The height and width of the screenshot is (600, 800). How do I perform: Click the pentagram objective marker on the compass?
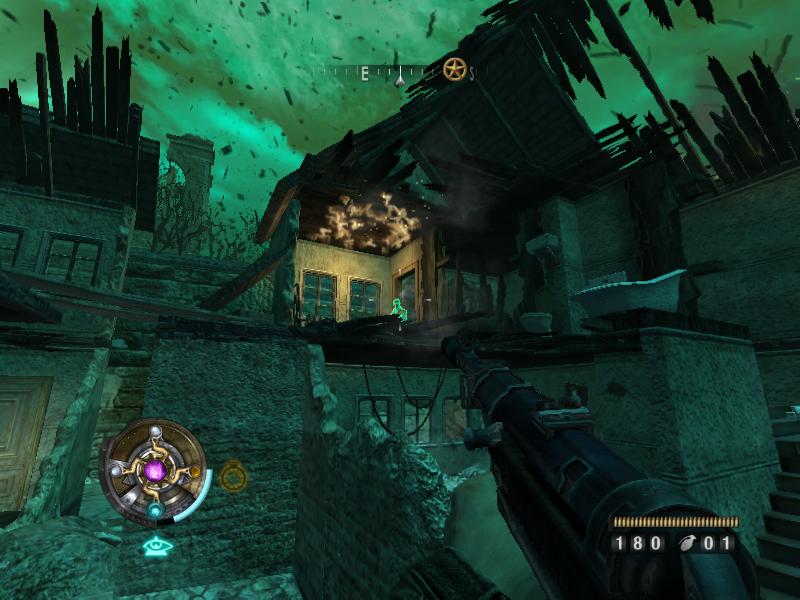tap(455, 70)
